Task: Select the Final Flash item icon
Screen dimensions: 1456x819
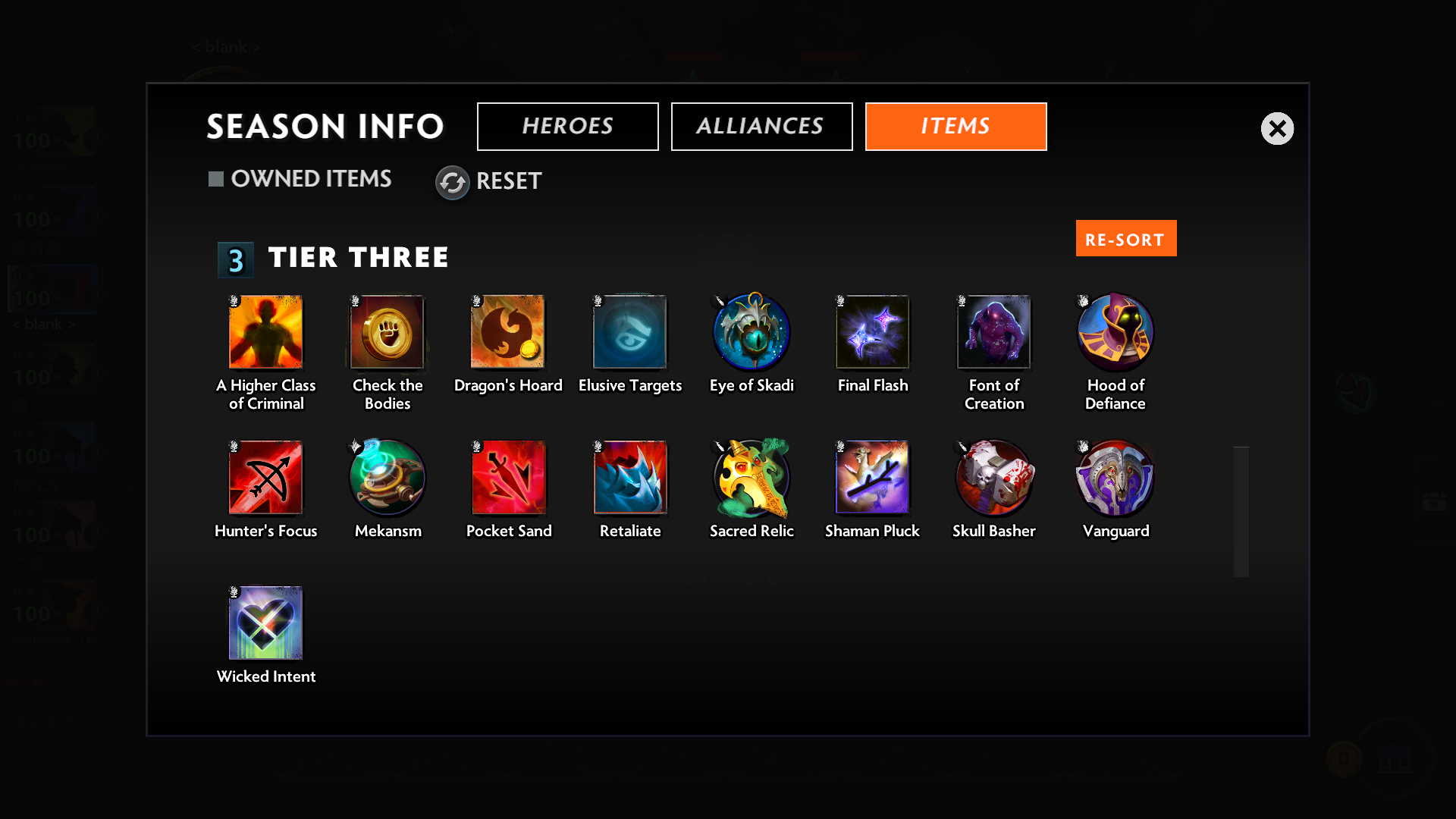Action: click(x=872, y=331)
